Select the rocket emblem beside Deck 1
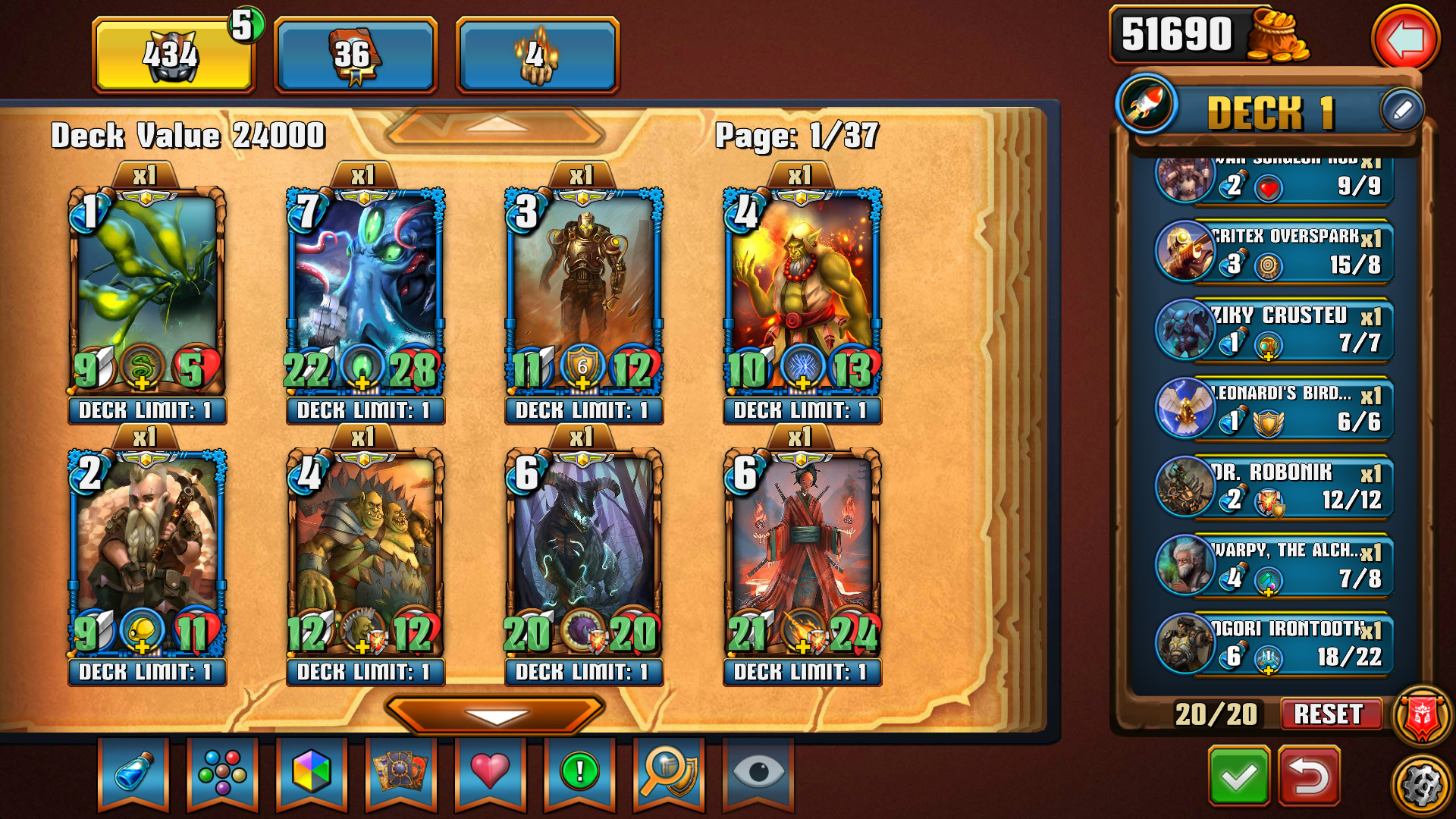 tap(1147, 108)
